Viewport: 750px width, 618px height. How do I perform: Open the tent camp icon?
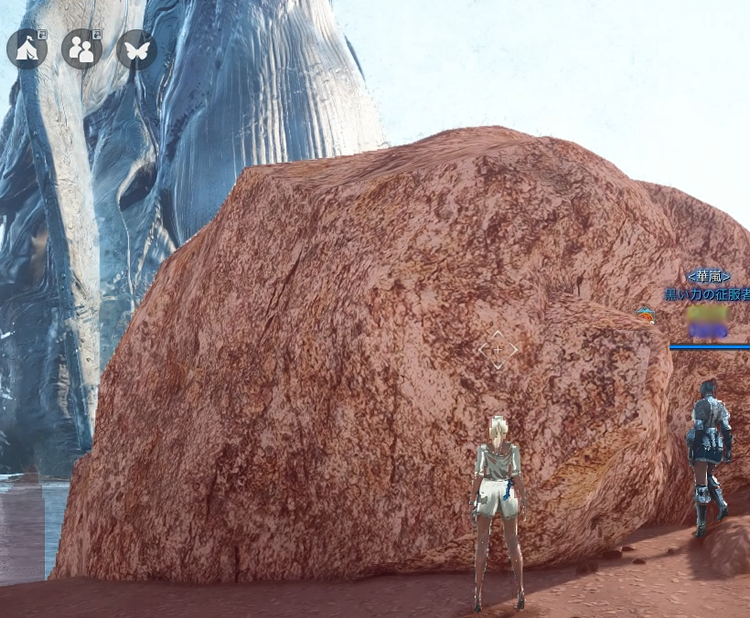(27, 49)
